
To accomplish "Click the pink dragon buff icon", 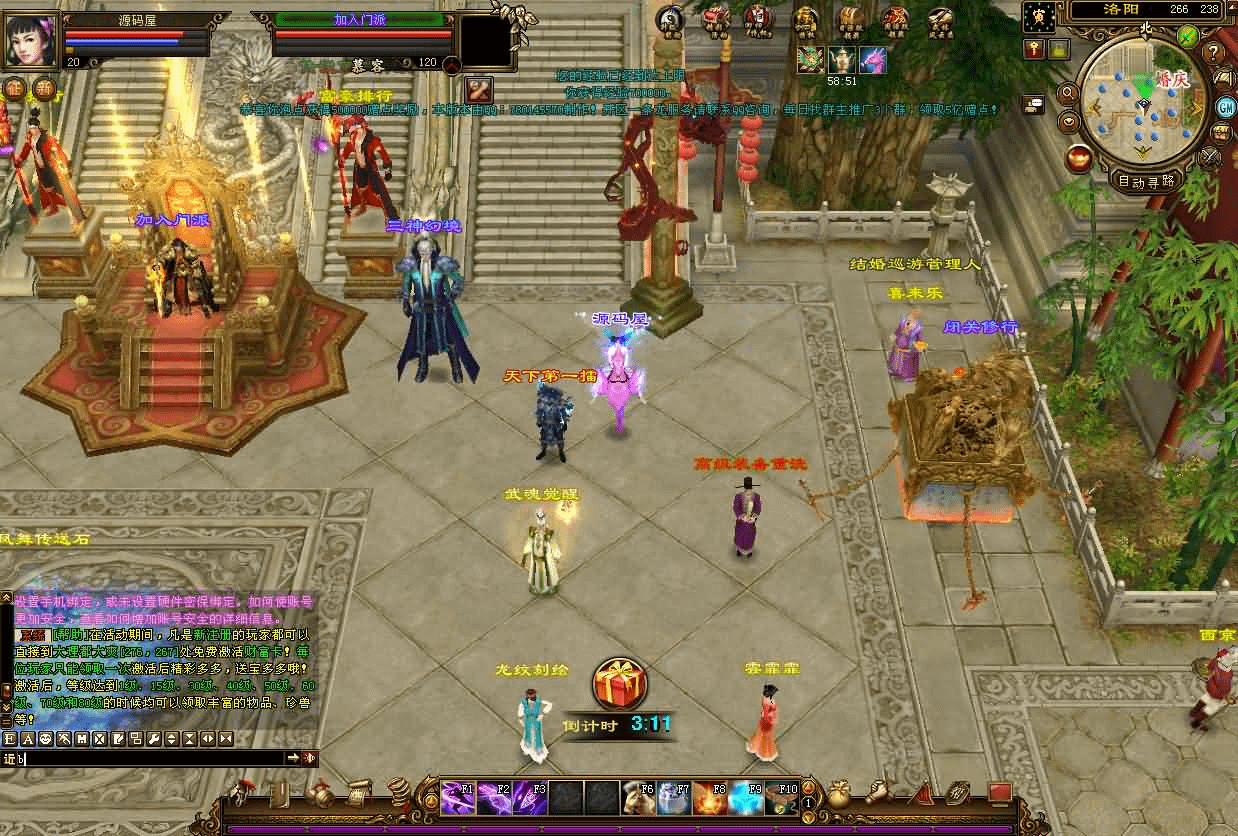I will [x=872, y=60].
